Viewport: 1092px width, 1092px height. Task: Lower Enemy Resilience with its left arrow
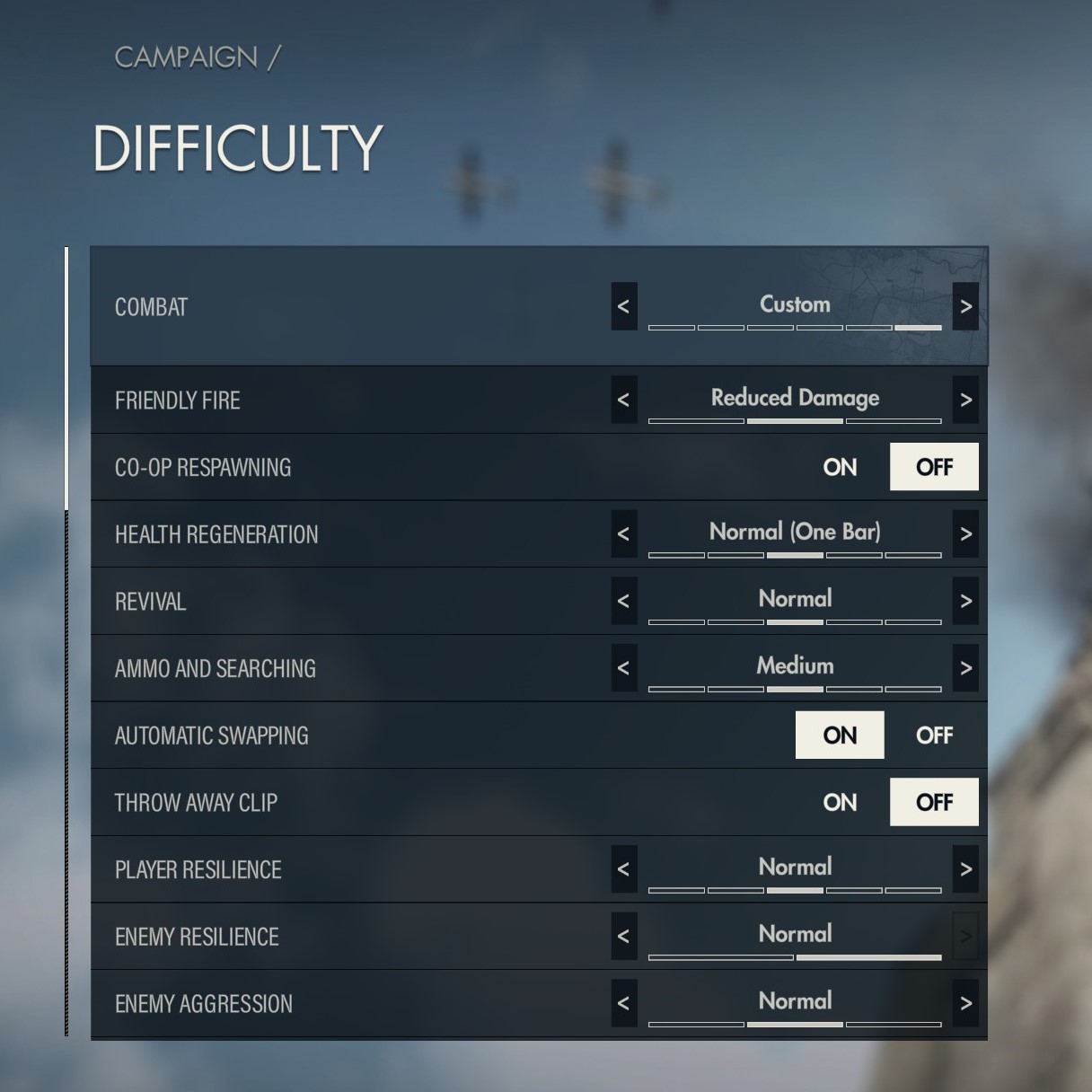(624, 937)
